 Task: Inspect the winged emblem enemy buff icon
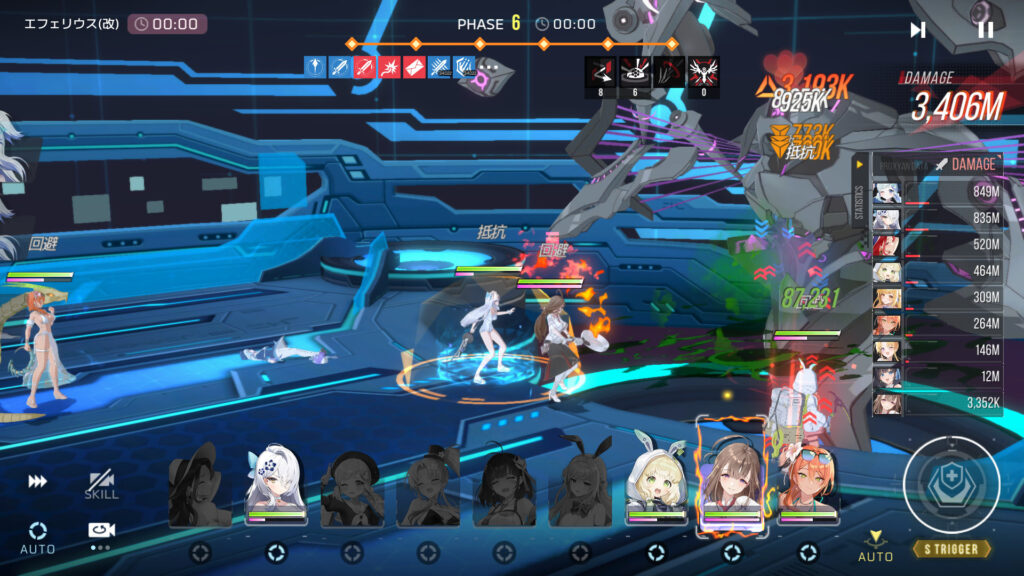pyautogui.click(x=704, y=72)
